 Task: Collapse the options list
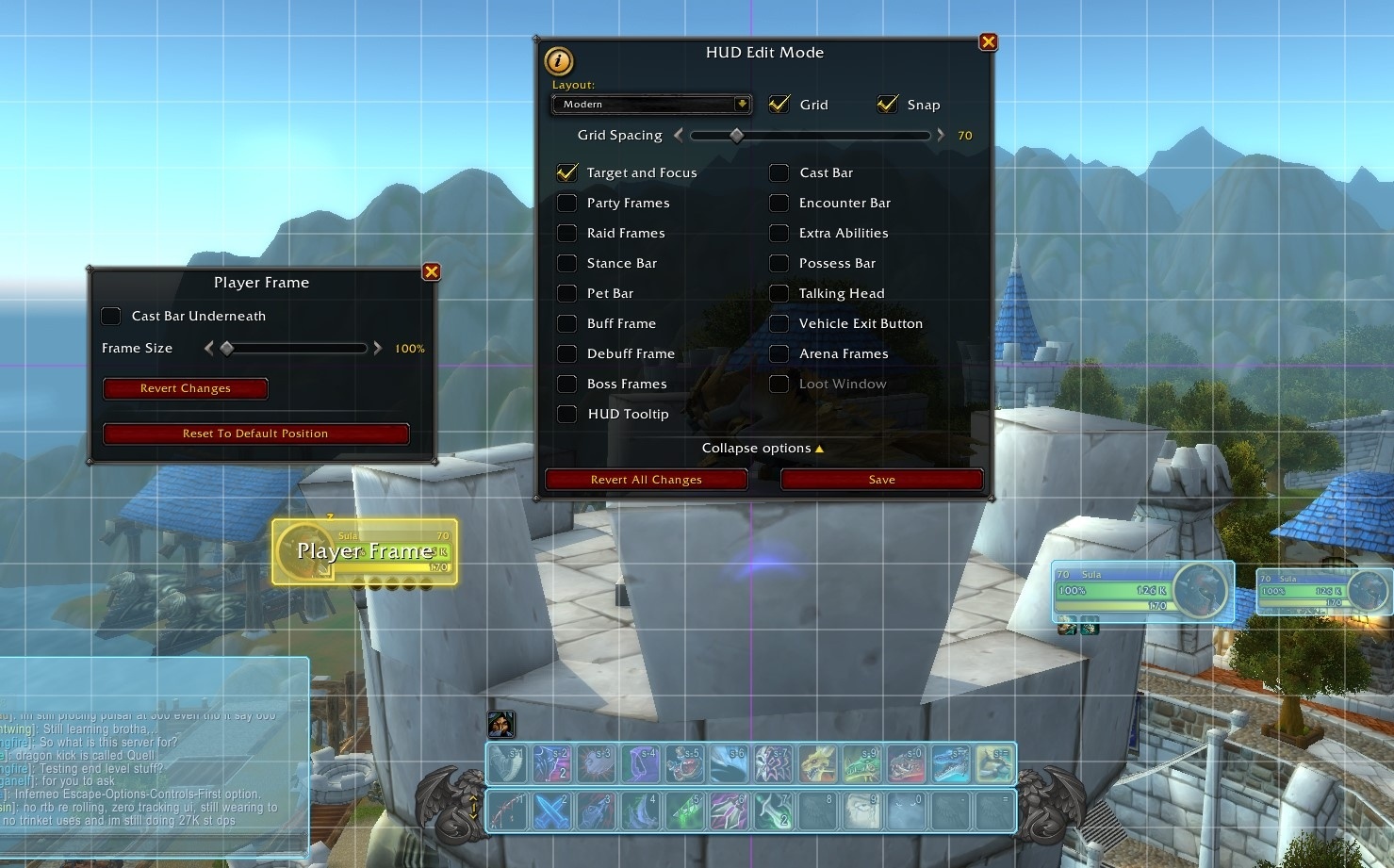(763, 448)
